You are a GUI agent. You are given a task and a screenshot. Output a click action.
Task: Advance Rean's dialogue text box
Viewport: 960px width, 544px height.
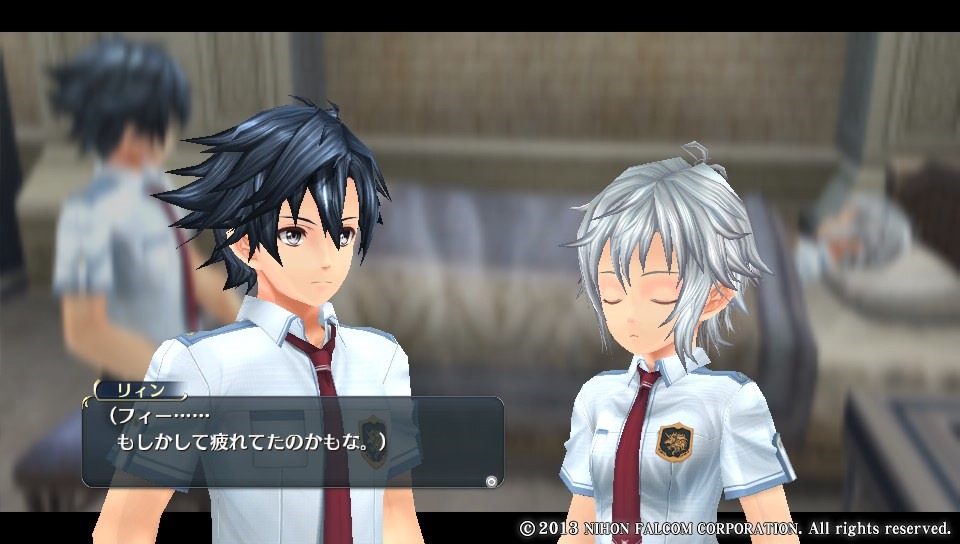(x=292, y=441)
